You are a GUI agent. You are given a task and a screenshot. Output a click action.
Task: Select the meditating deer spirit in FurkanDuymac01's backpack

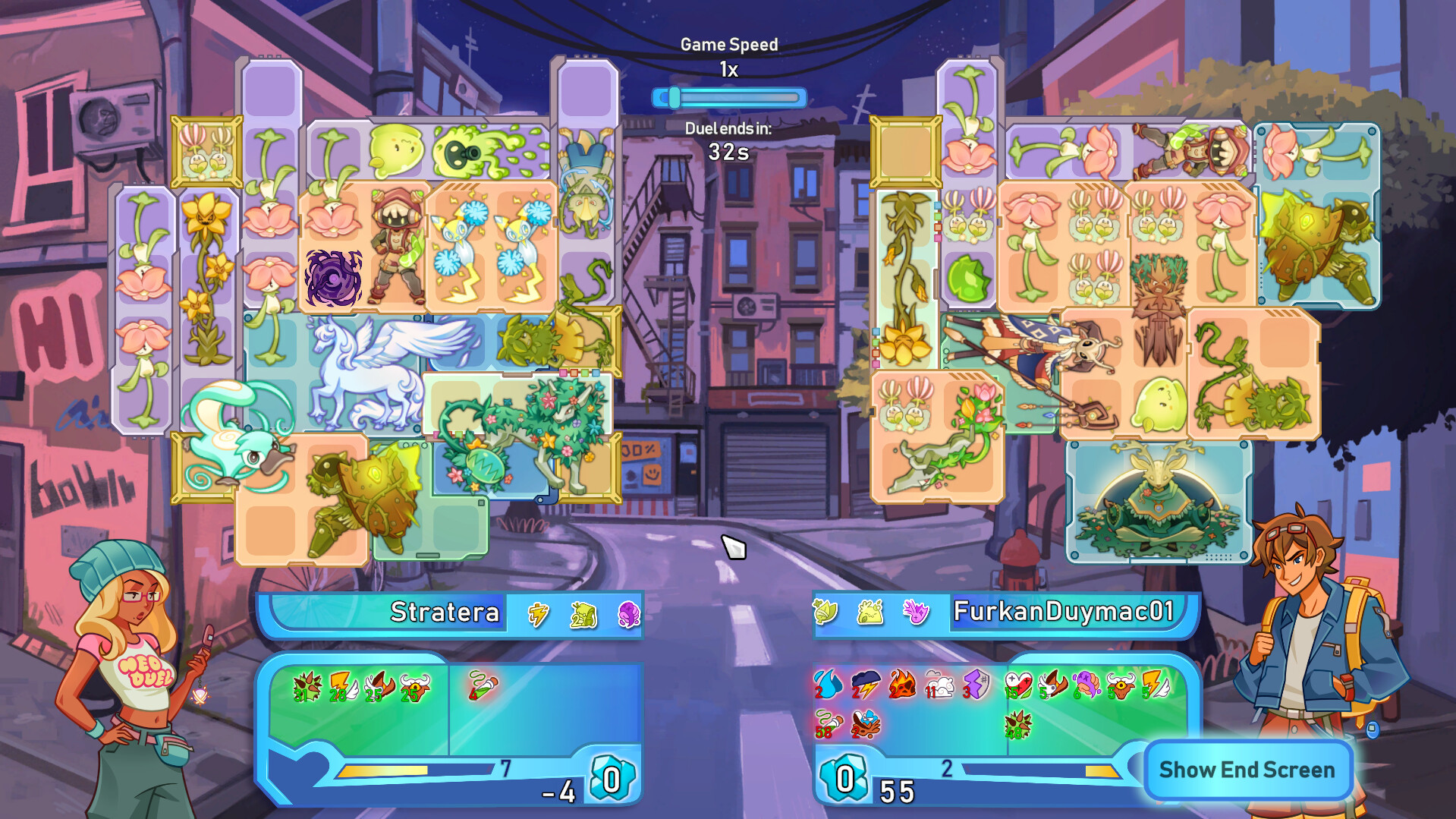(1159, 502)
